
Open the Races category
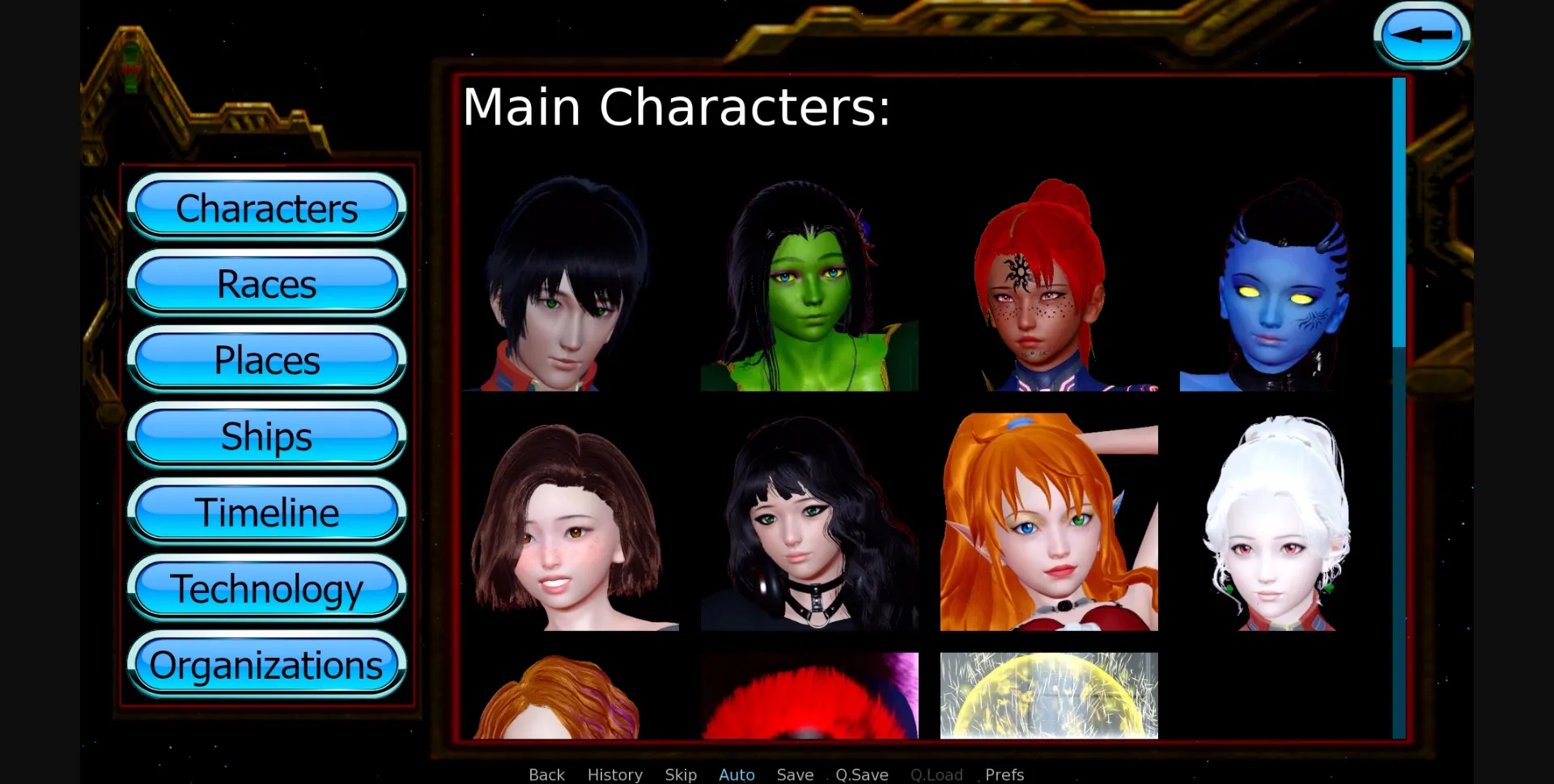[266, 284]
